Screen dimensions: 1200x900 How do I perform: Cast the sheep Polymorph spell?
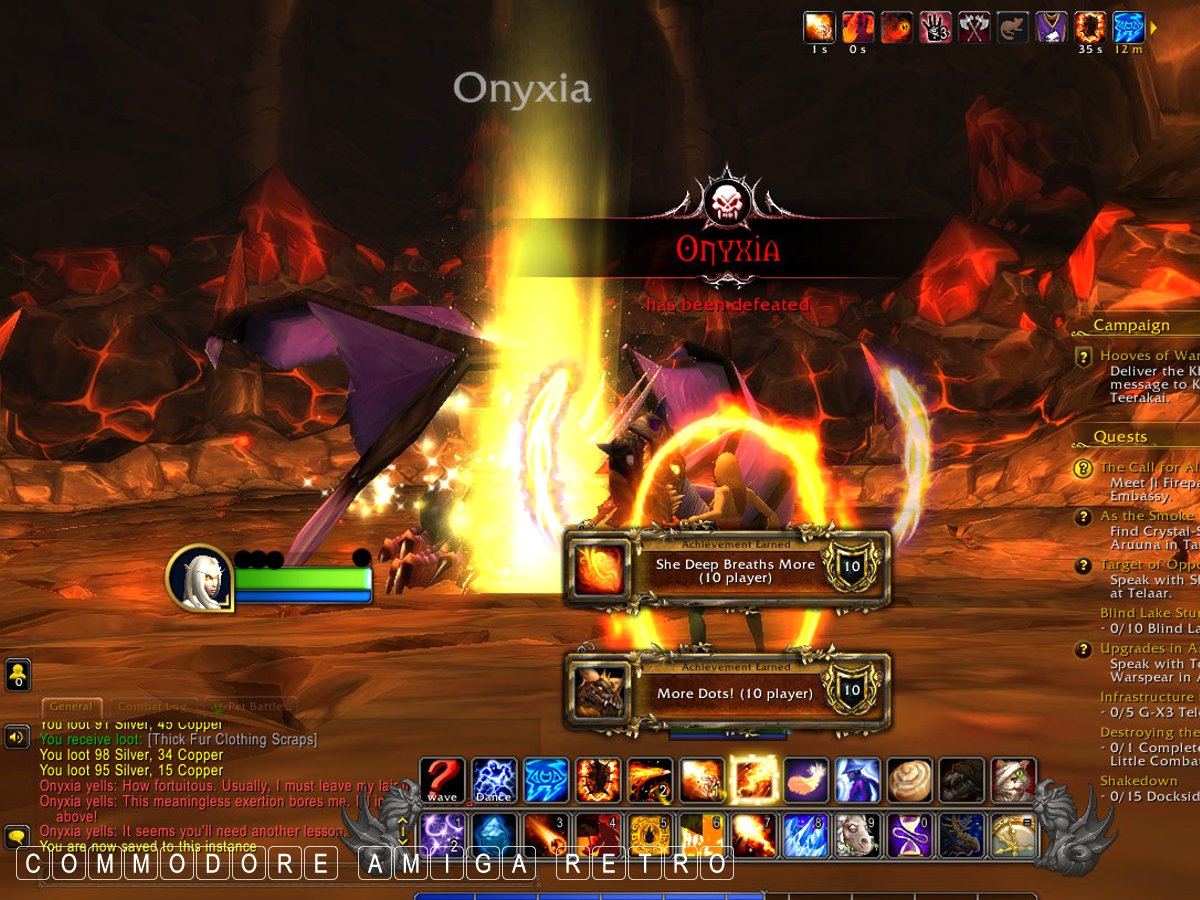858,835
